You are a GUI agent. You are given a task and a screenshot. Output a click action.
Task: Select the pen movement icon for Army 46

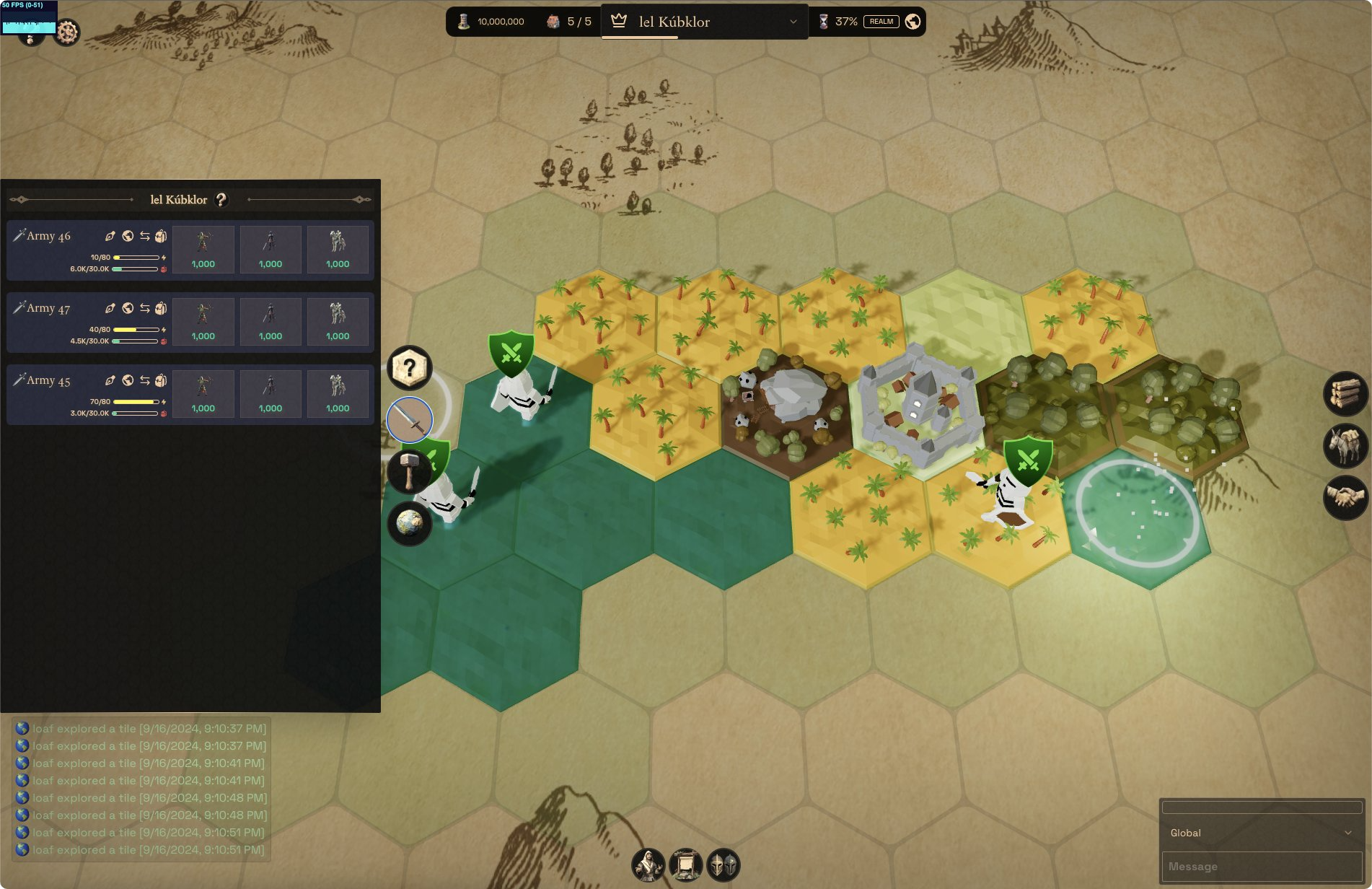[110, 235]
